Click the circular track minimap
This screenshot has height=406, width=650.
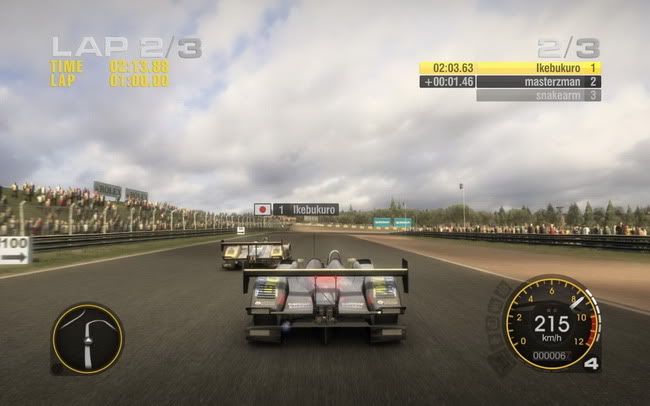pyautogui.click(x=87, y=339)
